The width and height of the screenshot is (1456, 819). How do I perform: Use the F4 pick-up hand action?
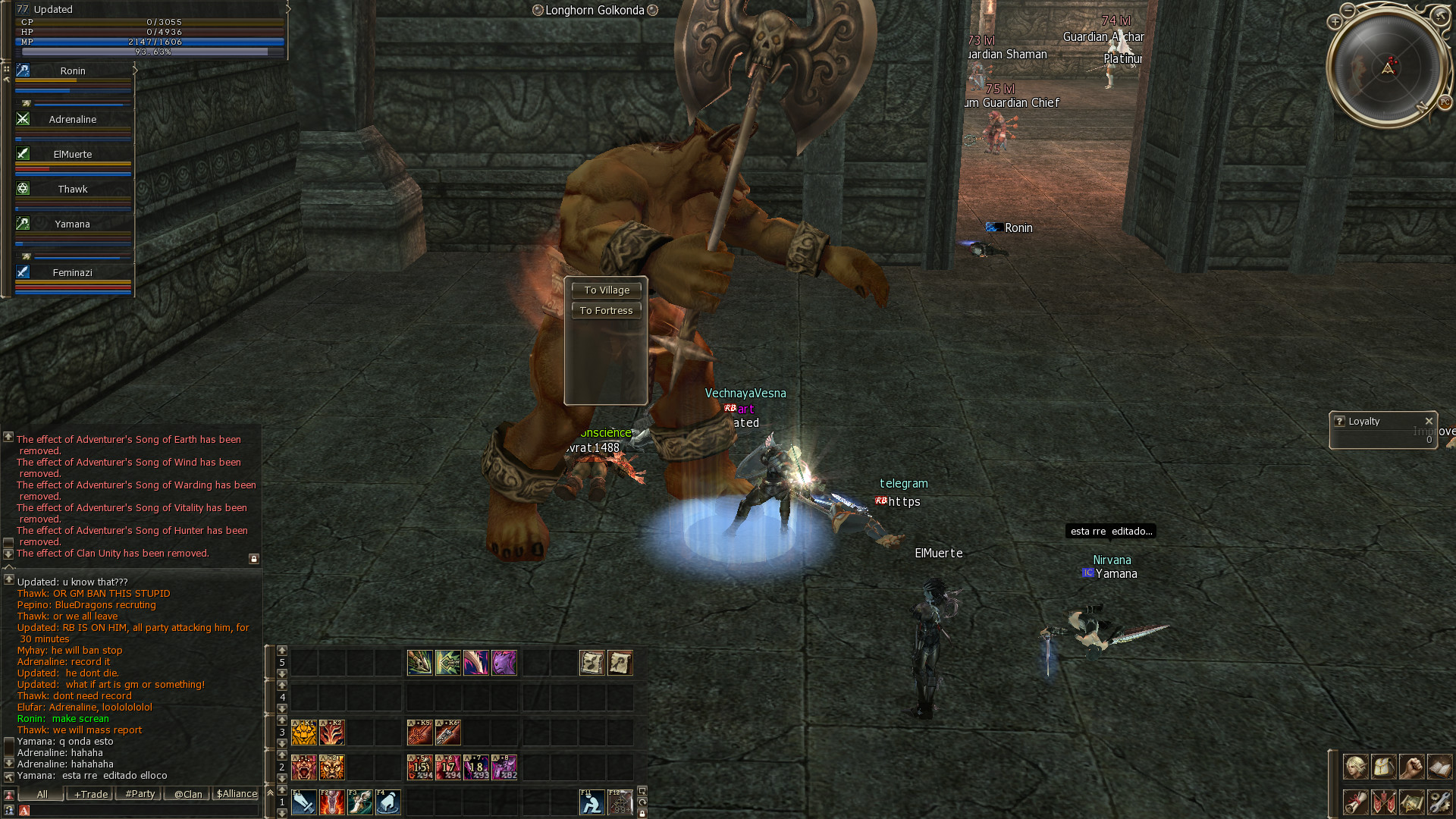click(x=388, y=802)
